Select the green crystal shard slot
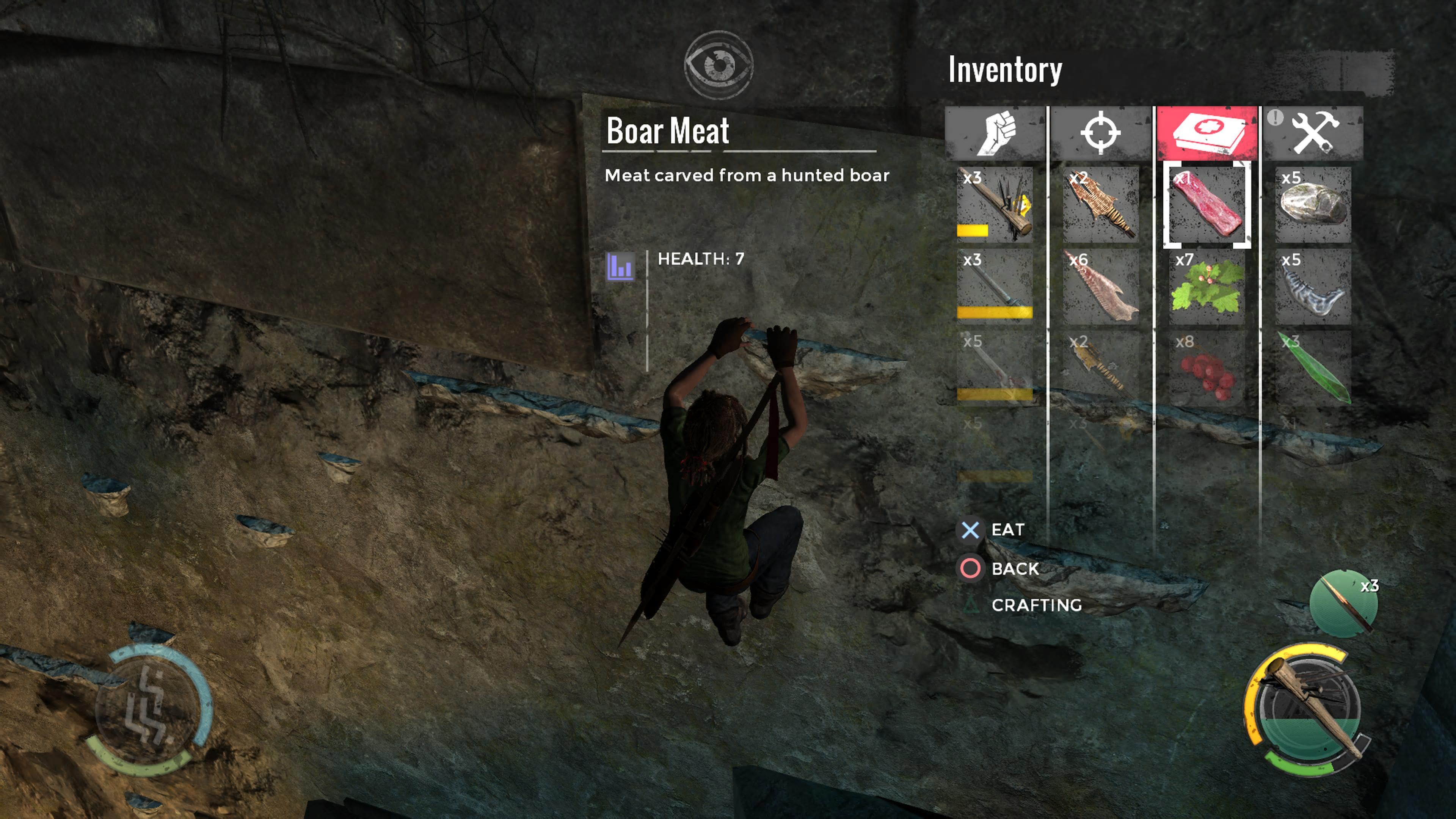This screenshot has height=819, width=1456. pos(1313,369)
